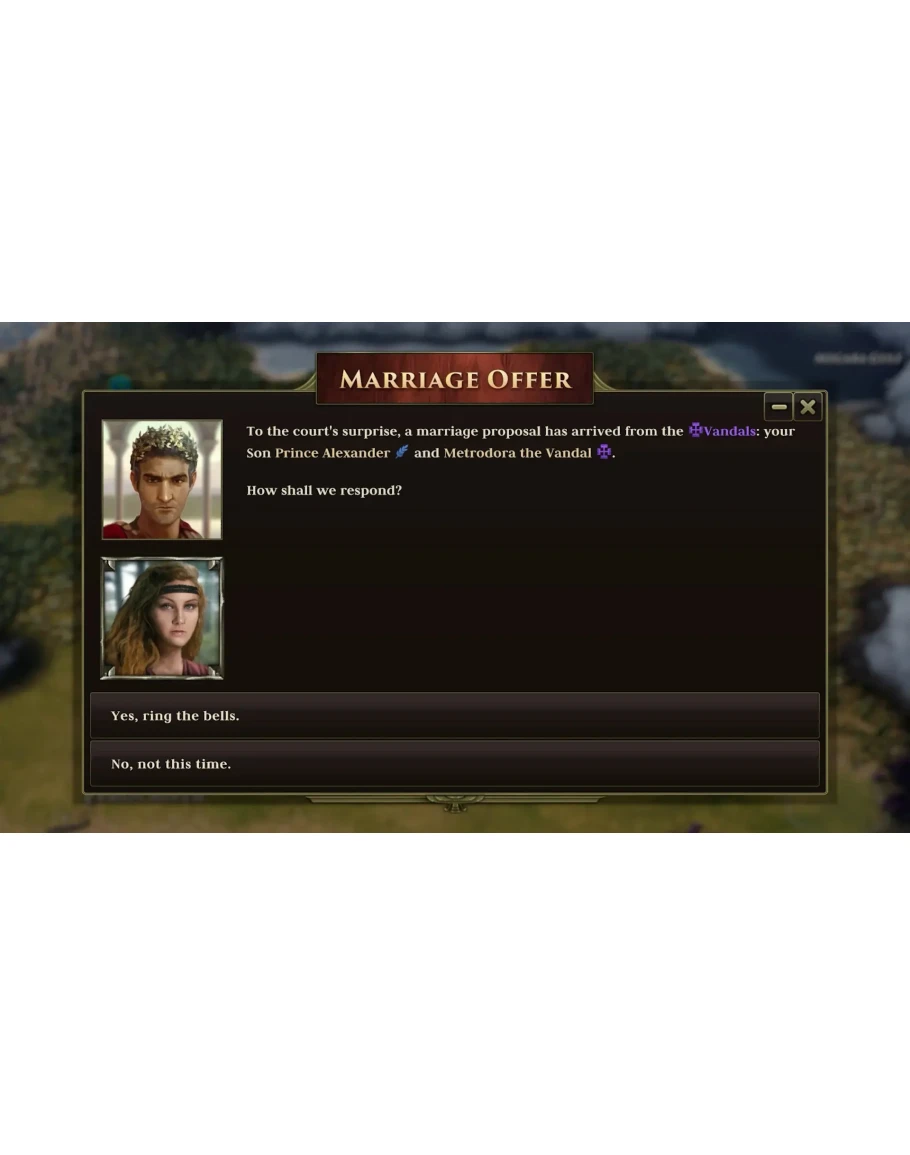Inspect Metrodora the Vandal's portrait
The width and height of the screenshot is (910, 1155).
162,618
